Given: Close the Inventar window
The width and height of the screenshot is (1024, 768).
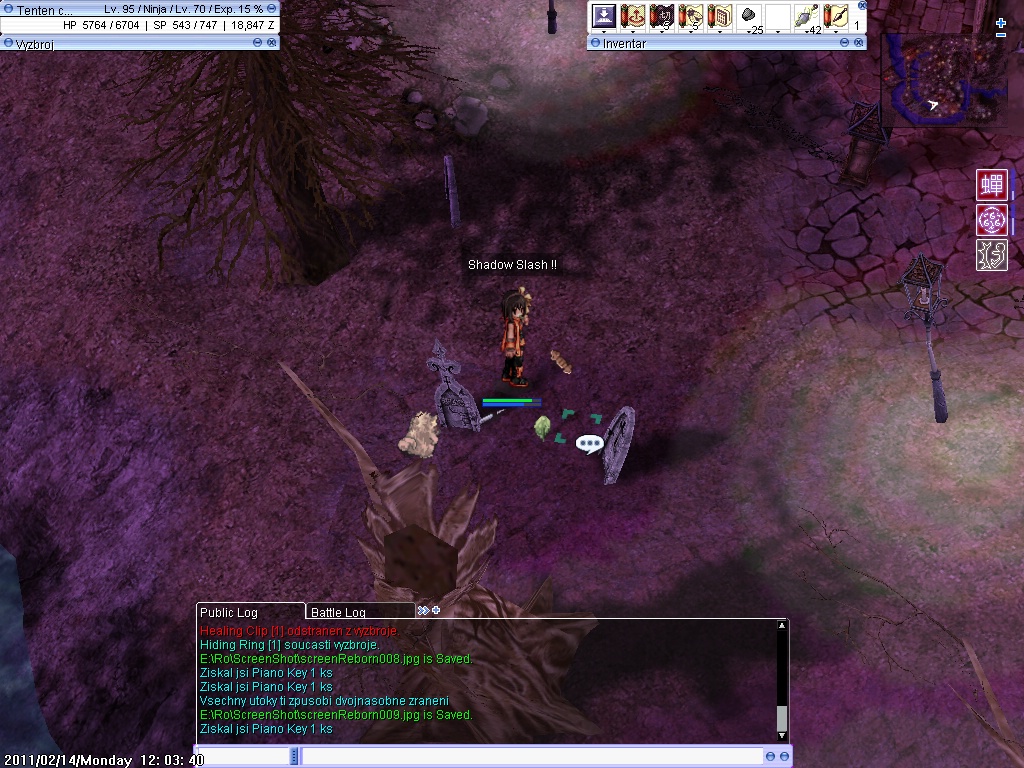Looking at the screenshot, I should [x=859, y=43].
